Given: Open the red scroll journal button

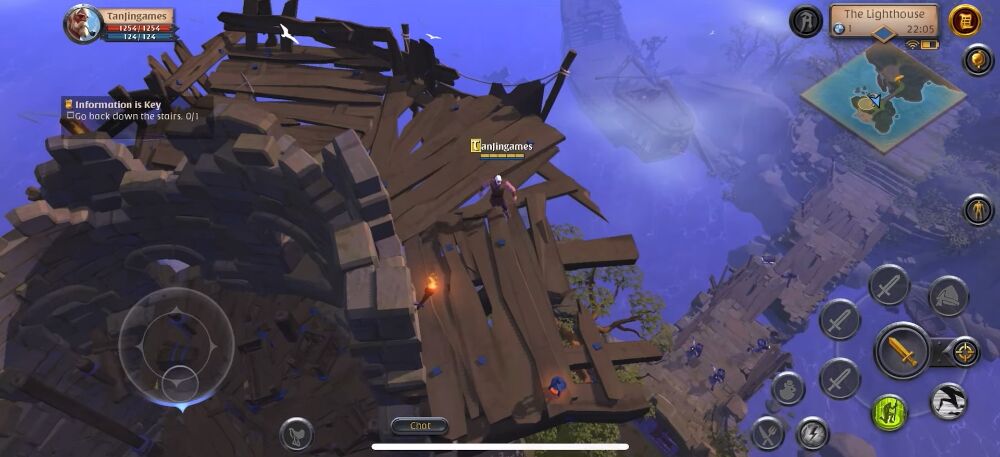Looking at the screenshot, I should coord(964,21).
